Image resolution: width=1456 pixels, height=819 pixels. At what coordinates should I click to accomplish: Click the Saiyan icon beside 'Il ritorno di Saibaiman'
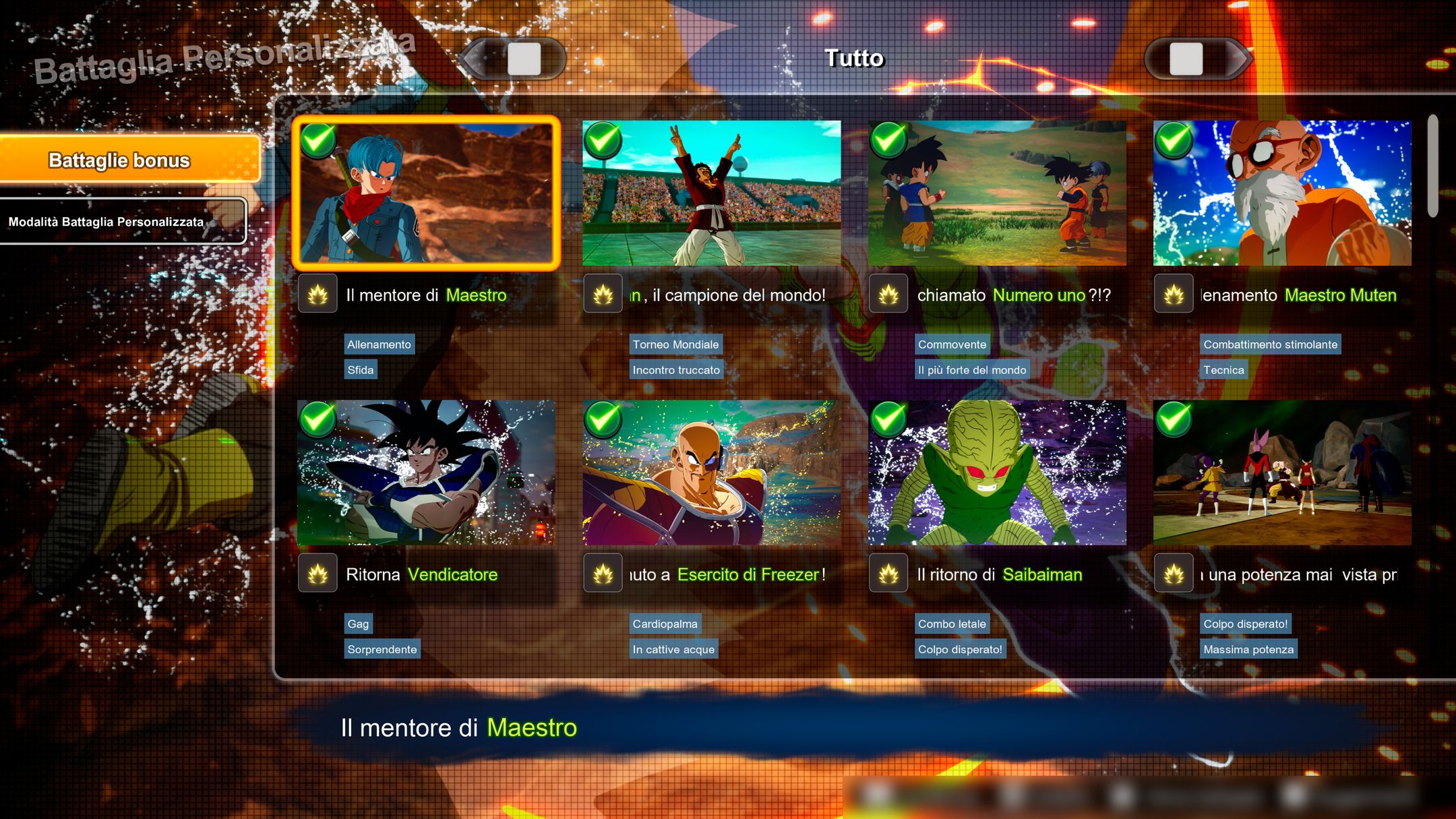tap(888, 574)
